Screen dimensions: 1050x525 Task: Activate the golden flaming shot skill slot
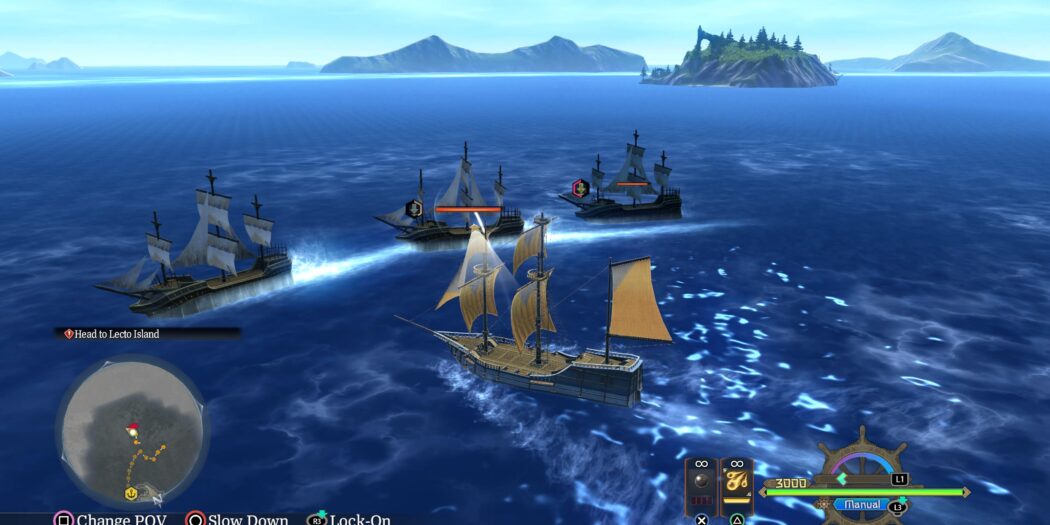tap(737, 483)
